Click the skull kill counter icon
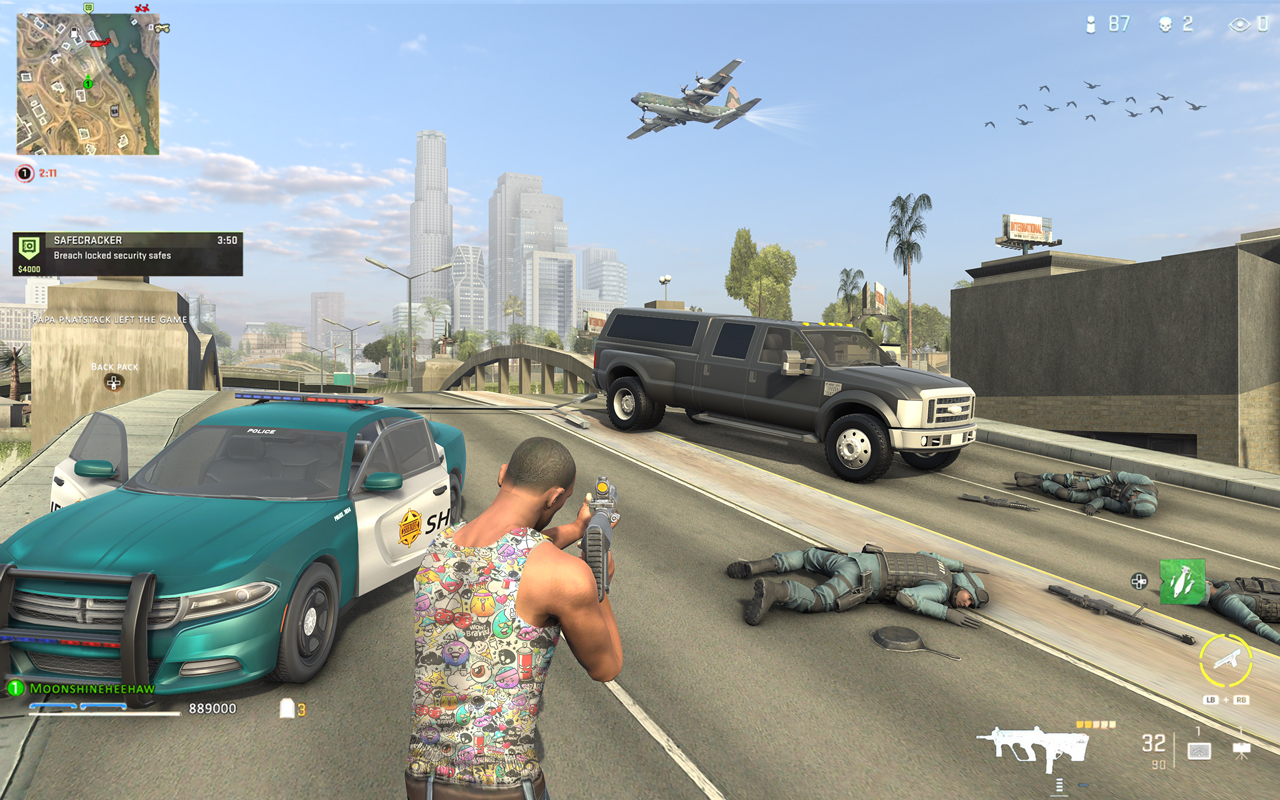Screen dimensions: 1280x800 tap(1164, 23)
